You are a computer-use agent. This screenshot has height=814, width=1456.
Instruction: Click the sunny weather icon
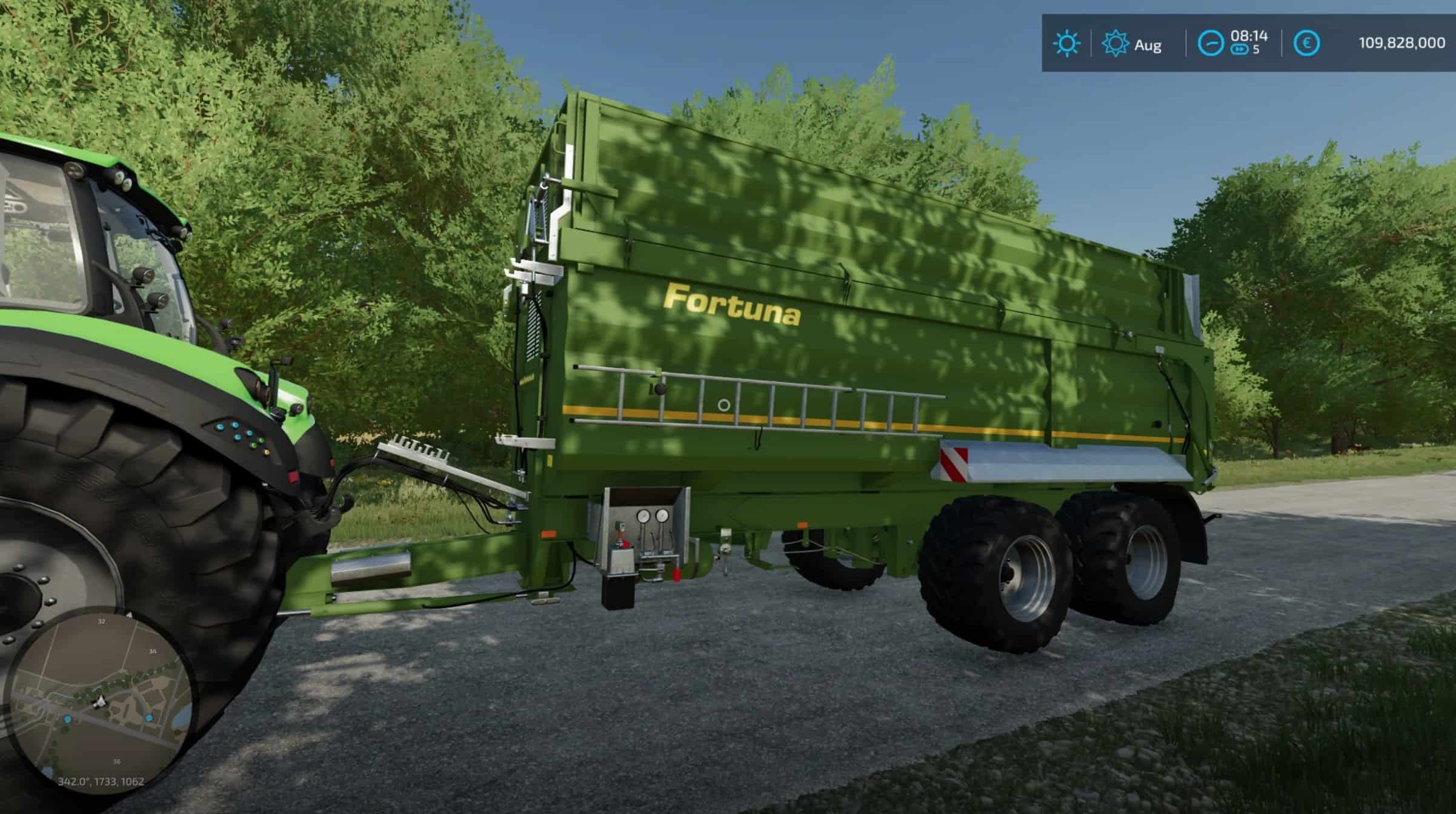tap(1066, 44)
